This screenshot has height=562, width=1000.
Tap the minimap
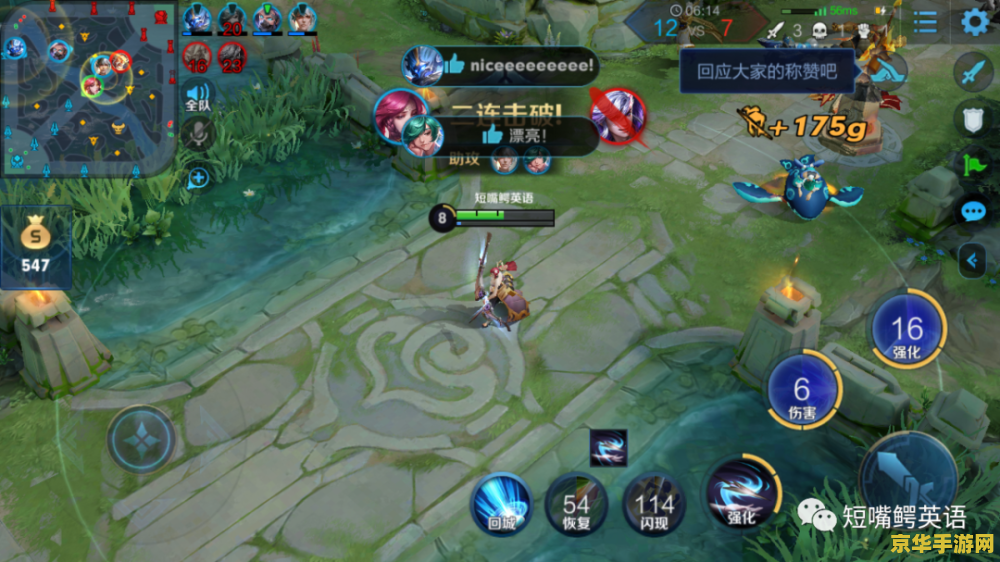pos(88,88)
